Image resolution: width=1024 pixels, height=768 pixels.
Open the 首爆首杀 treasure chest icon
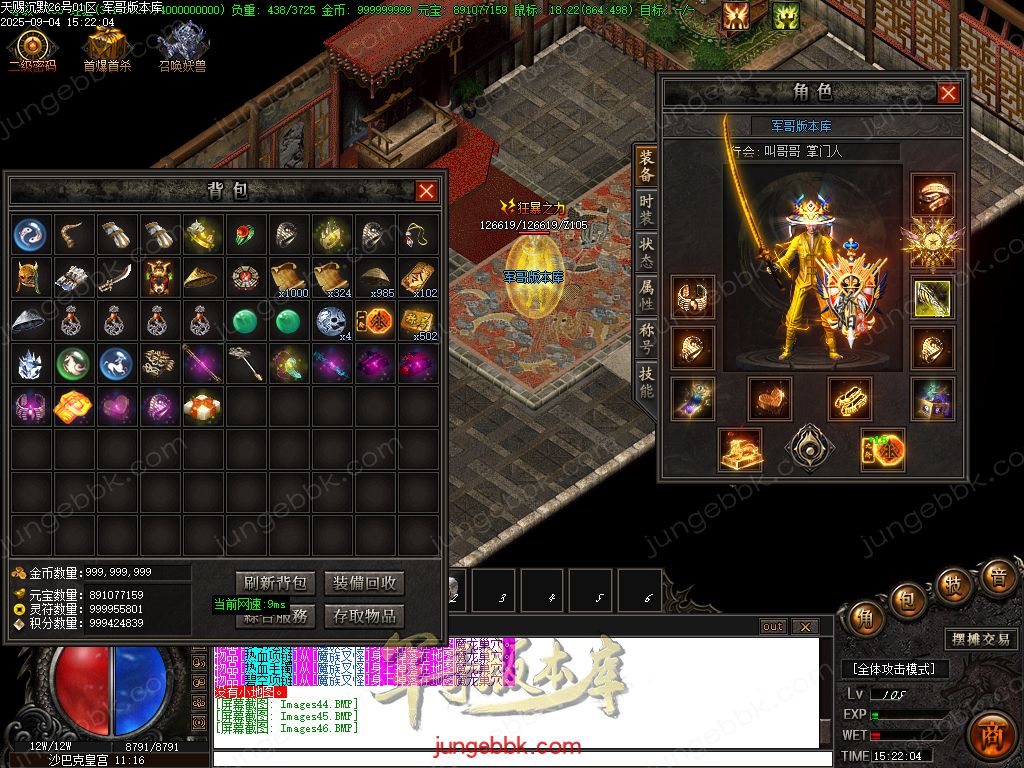point(105,49)
